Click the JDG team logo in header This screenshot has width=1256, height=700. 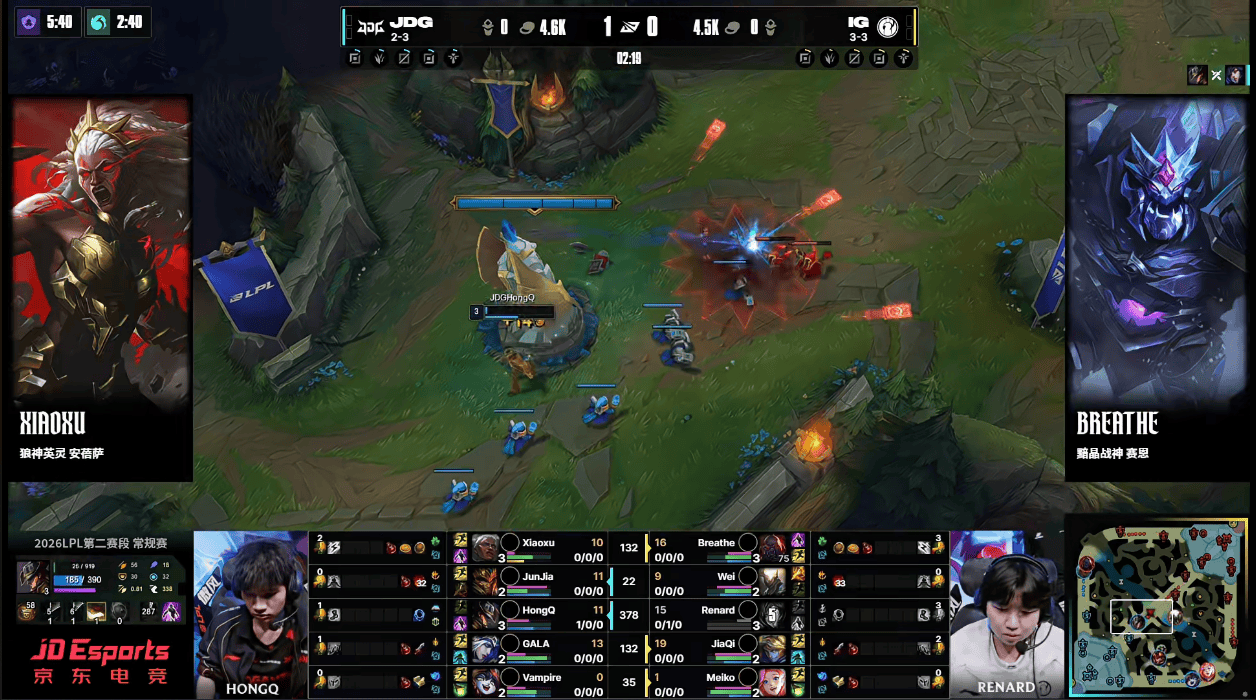pos(370,26)
